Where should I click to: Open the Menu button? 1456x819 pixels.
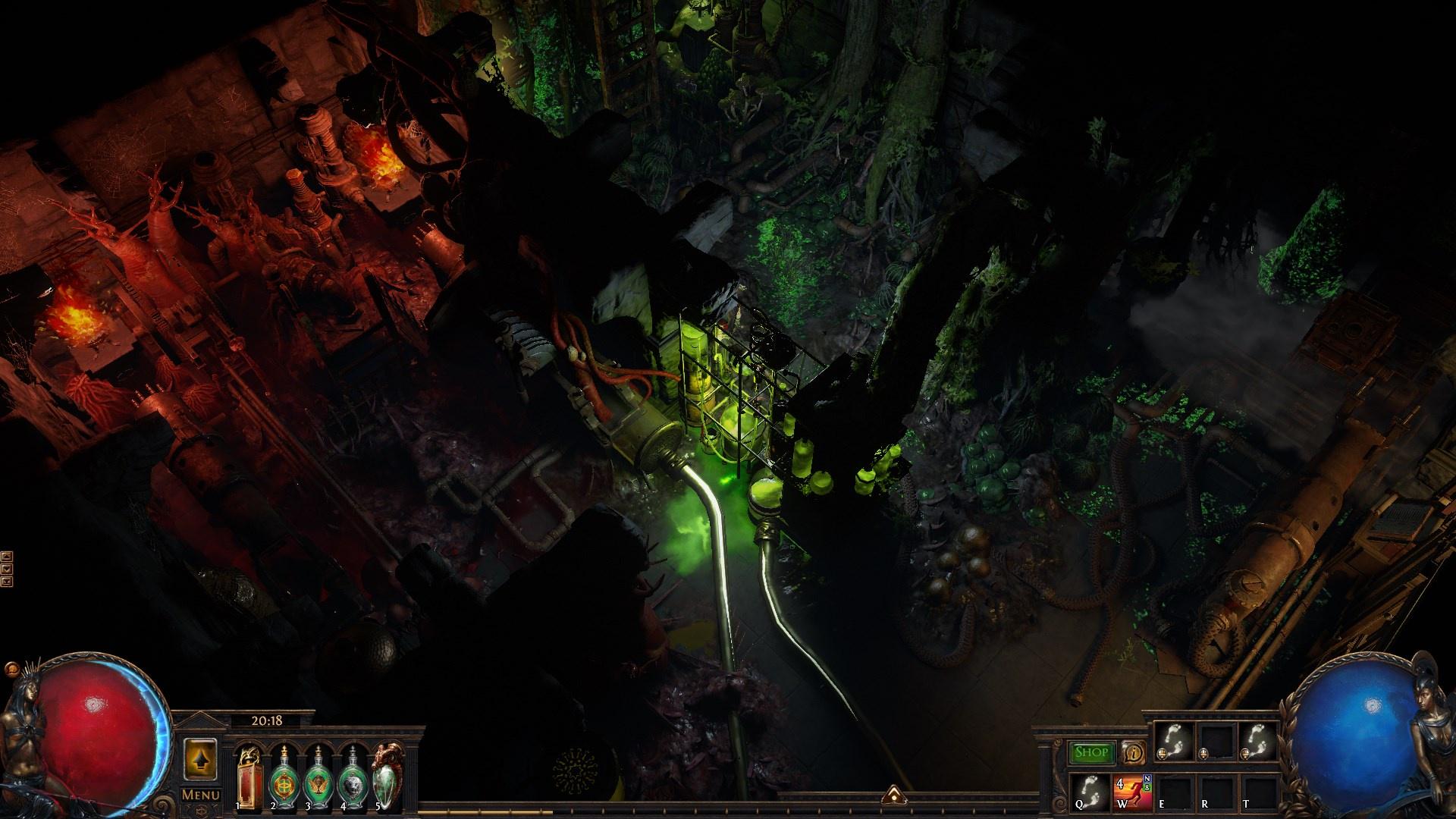[201, 795]
